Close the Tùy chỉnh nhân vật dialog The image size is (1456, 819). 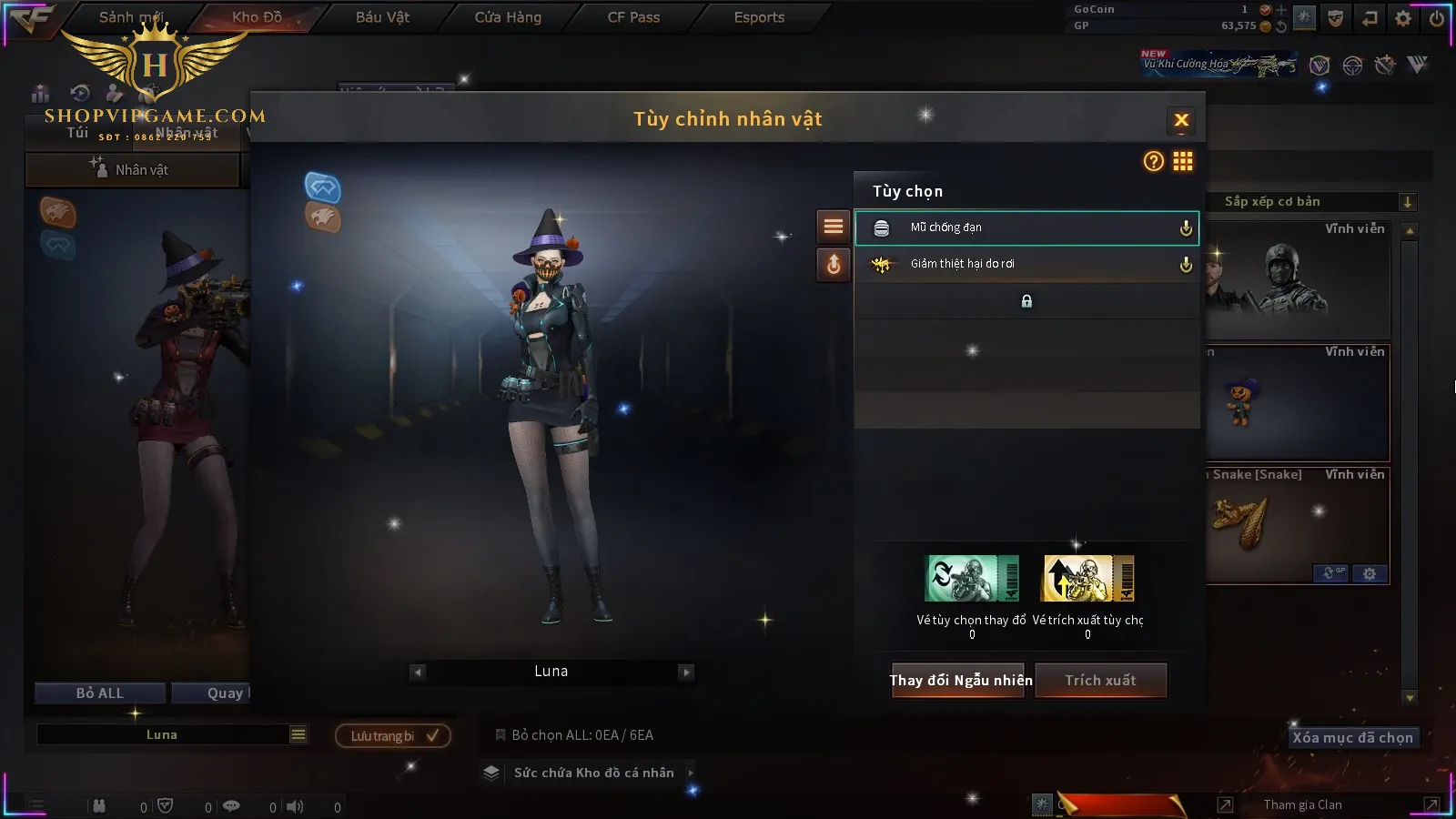pos(1181,120)
